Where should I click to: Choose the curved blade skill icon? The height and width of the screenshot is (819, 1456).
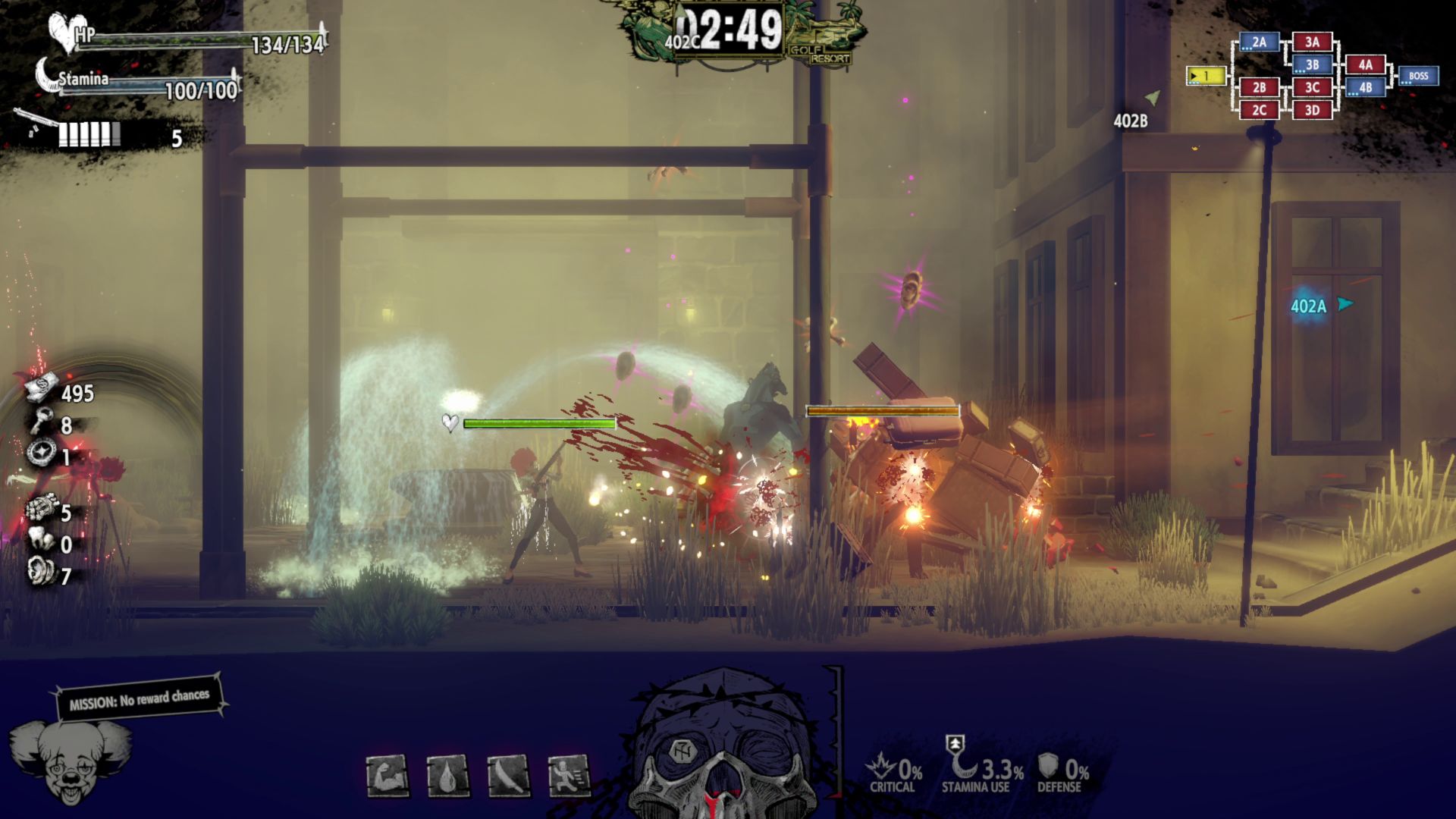point(508,775)
